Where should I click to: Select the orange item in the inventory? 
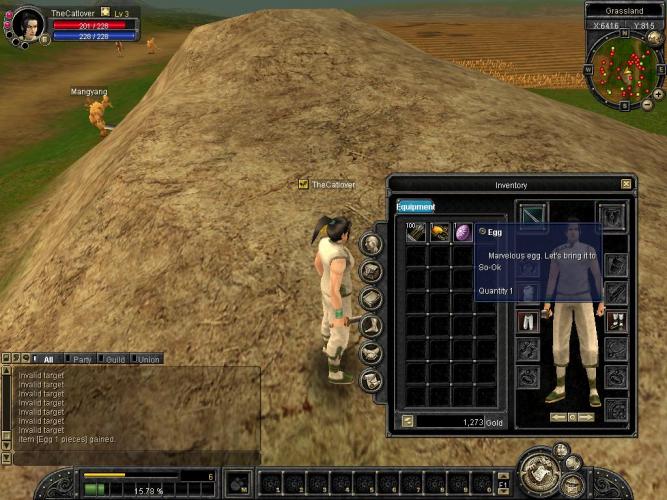[x=440, y=232]
